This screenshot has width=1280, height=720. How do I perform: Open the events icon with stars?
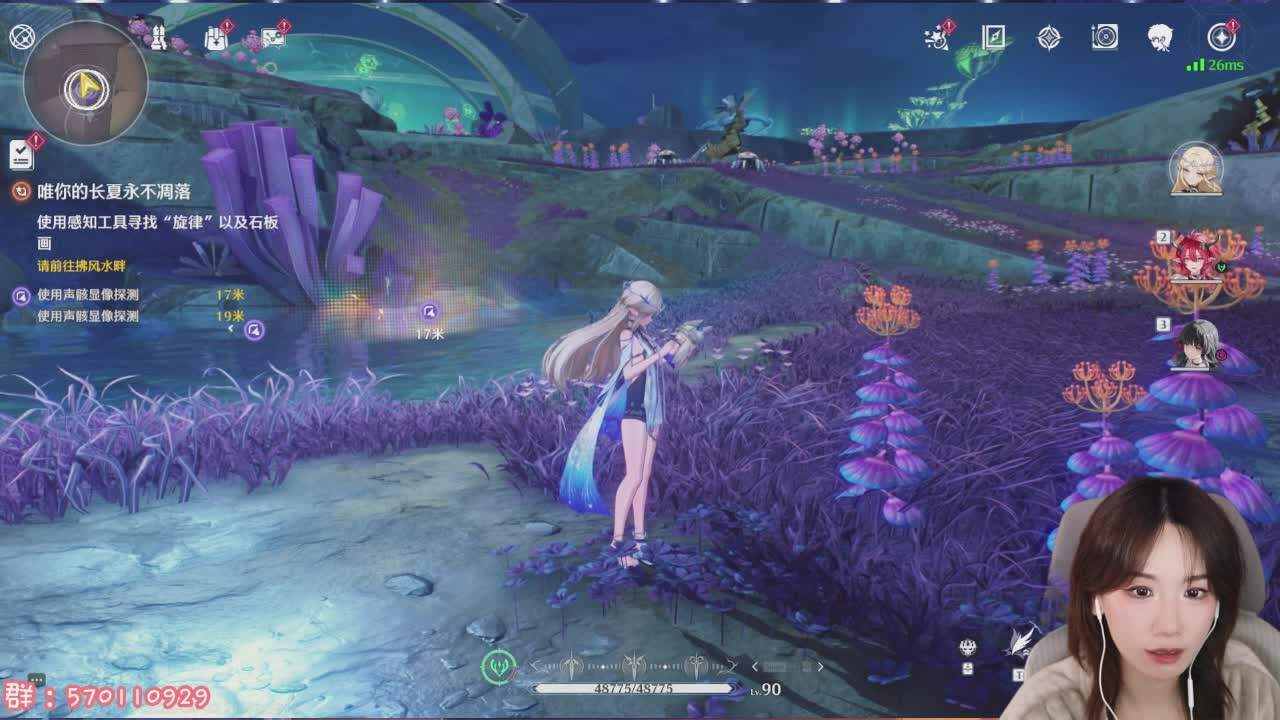coord(937,38)
